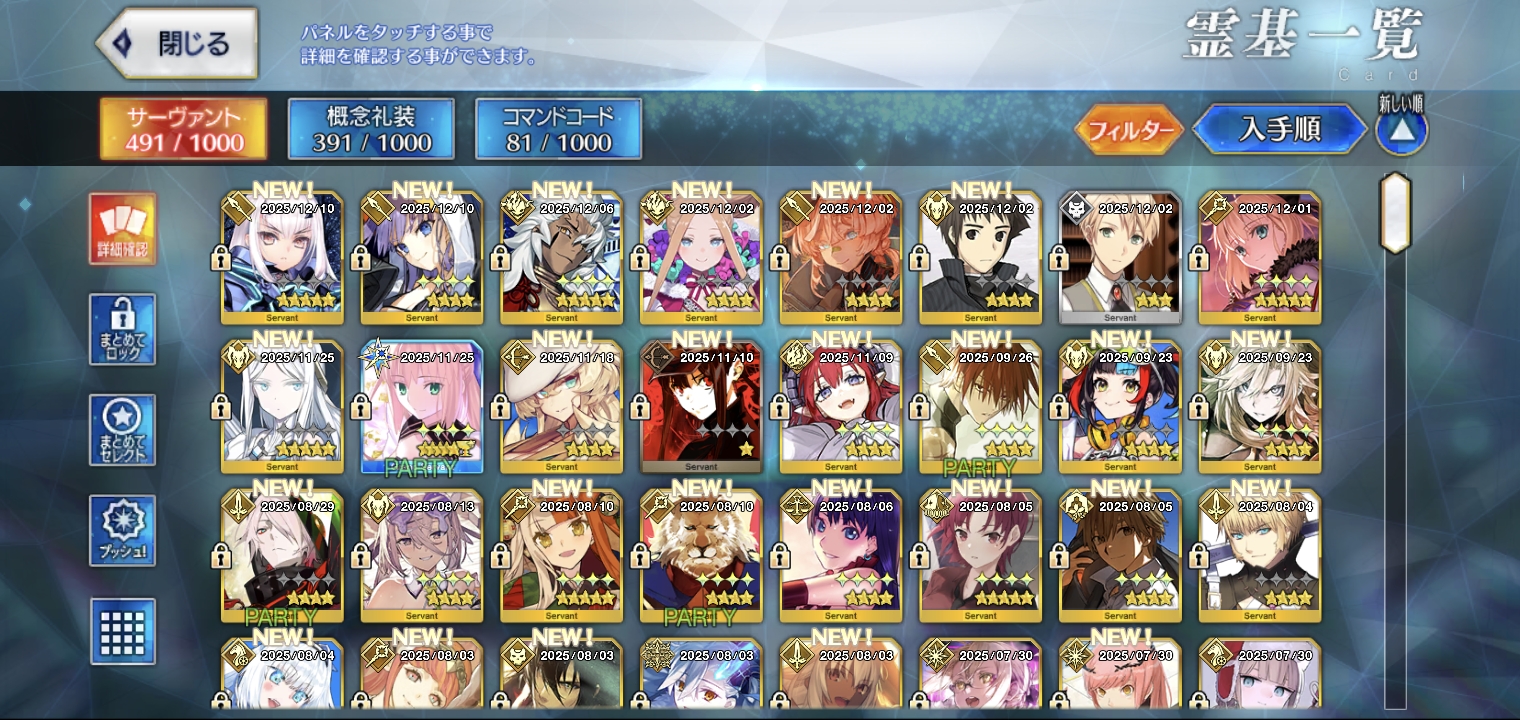Click the vertical scrollbar handle

(x=1395, y=213)
